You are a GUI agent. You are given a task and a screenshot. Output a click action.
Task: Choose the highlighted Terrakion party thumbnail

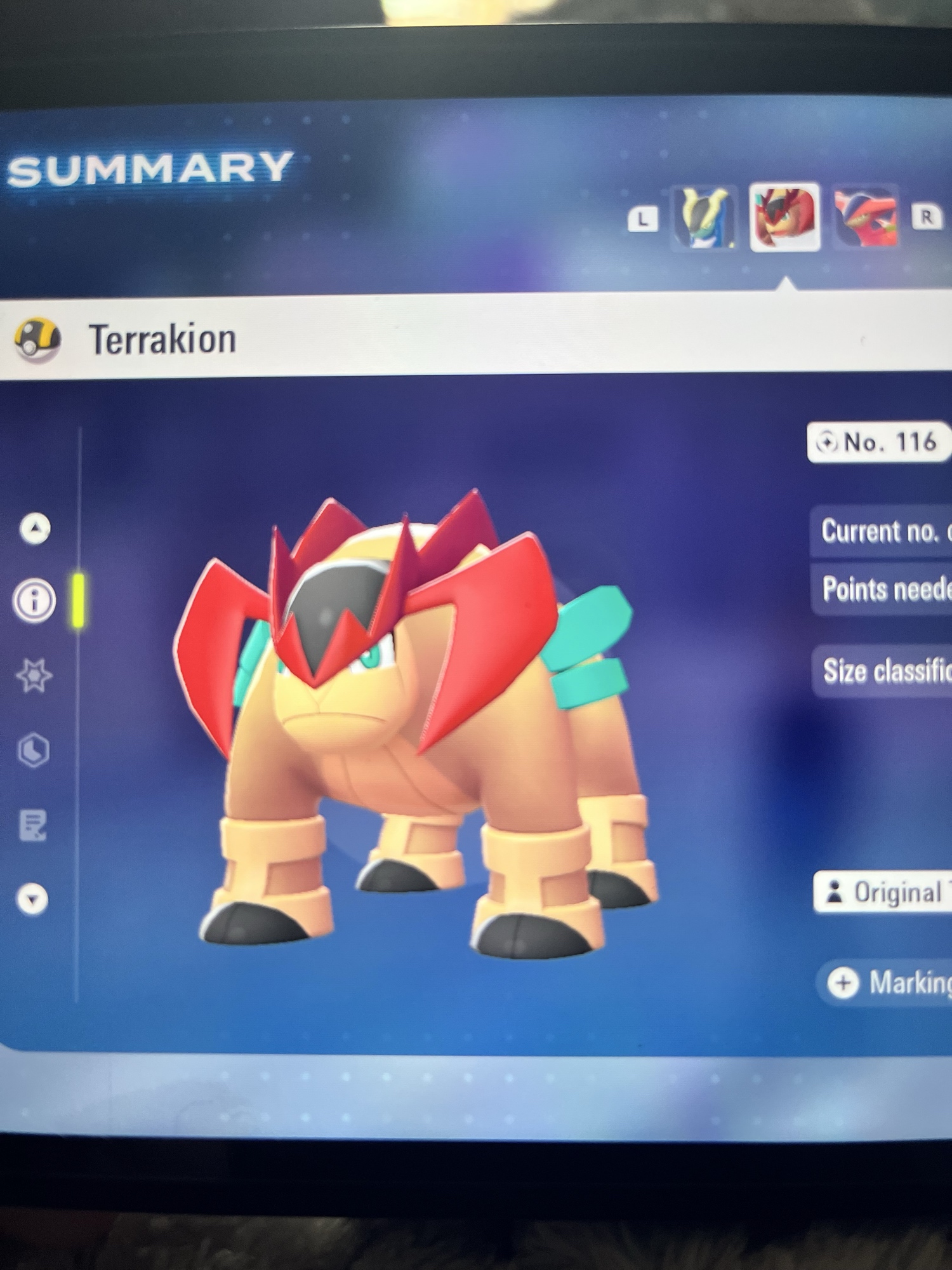pos(784,218)
